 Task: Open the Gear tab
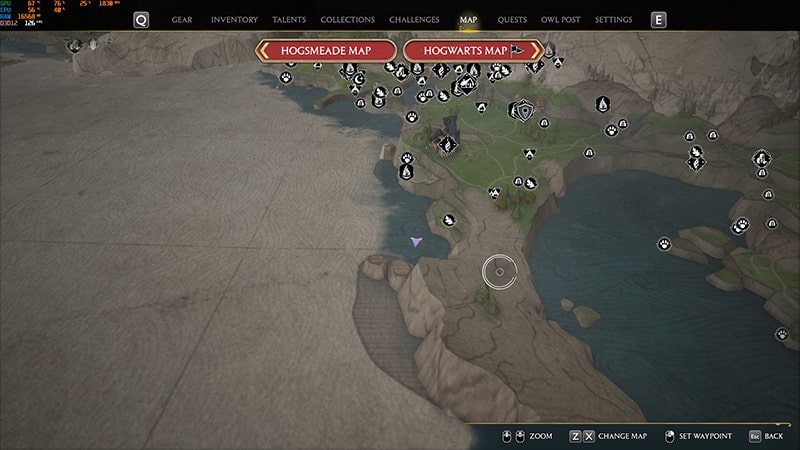(182, 20)
